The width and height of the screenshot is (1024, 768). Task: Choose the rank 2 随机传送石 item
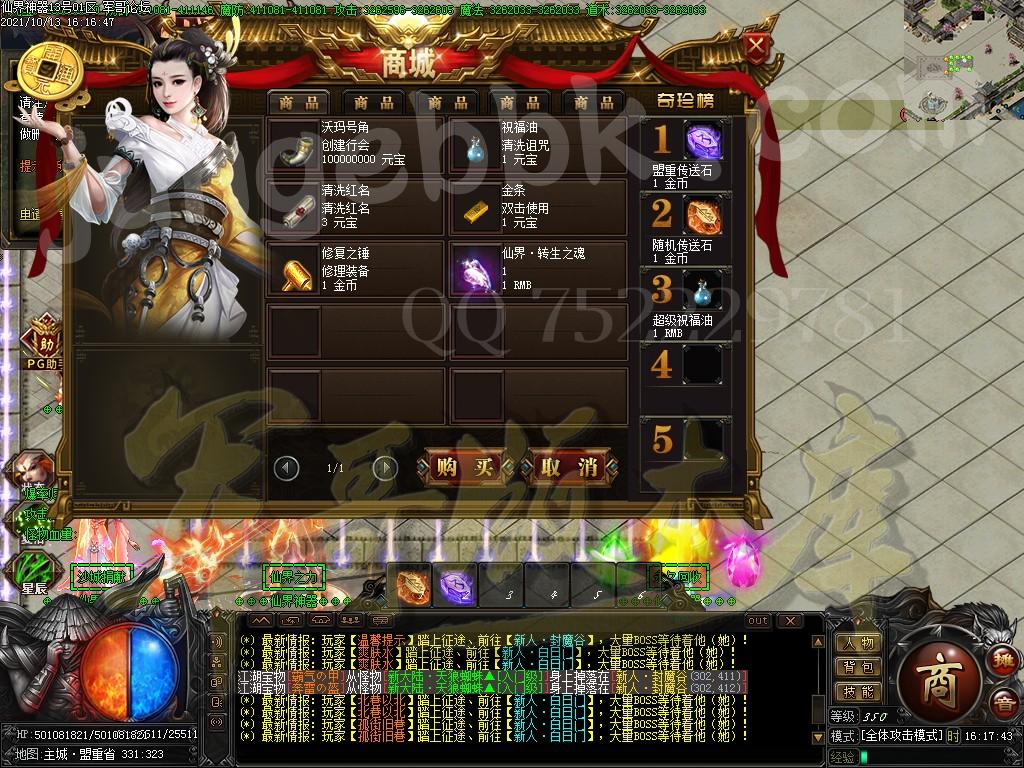(x=704, y=216)
